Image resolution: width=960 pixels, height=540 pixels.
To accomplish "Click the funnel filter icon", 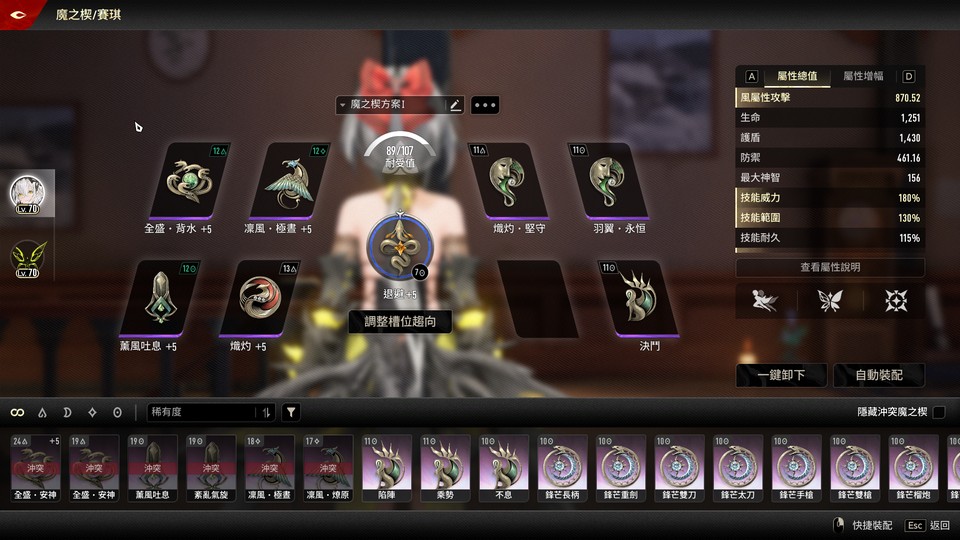I will pyautogui.click(x=291, y=412).
